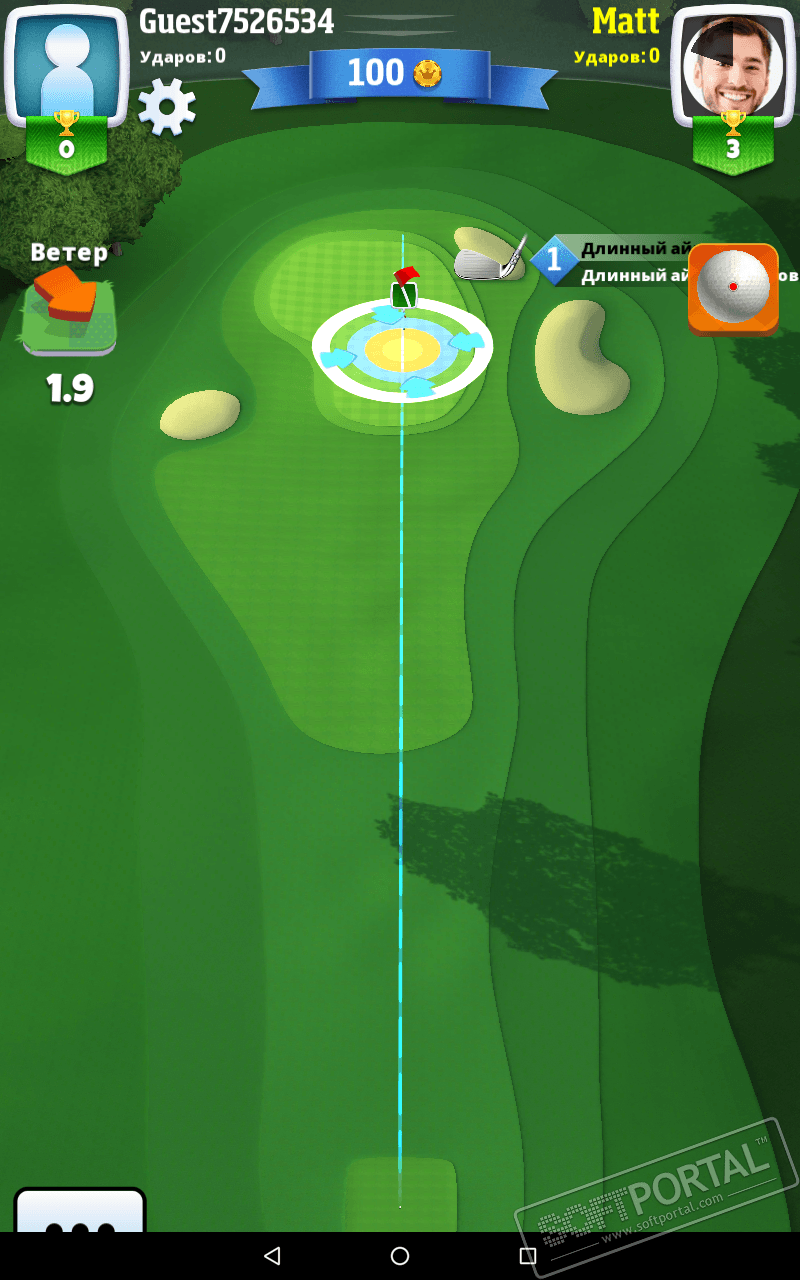Open the settings gear menu
The height and width of the screenshot is (1280, 800).
pos(166,107)
